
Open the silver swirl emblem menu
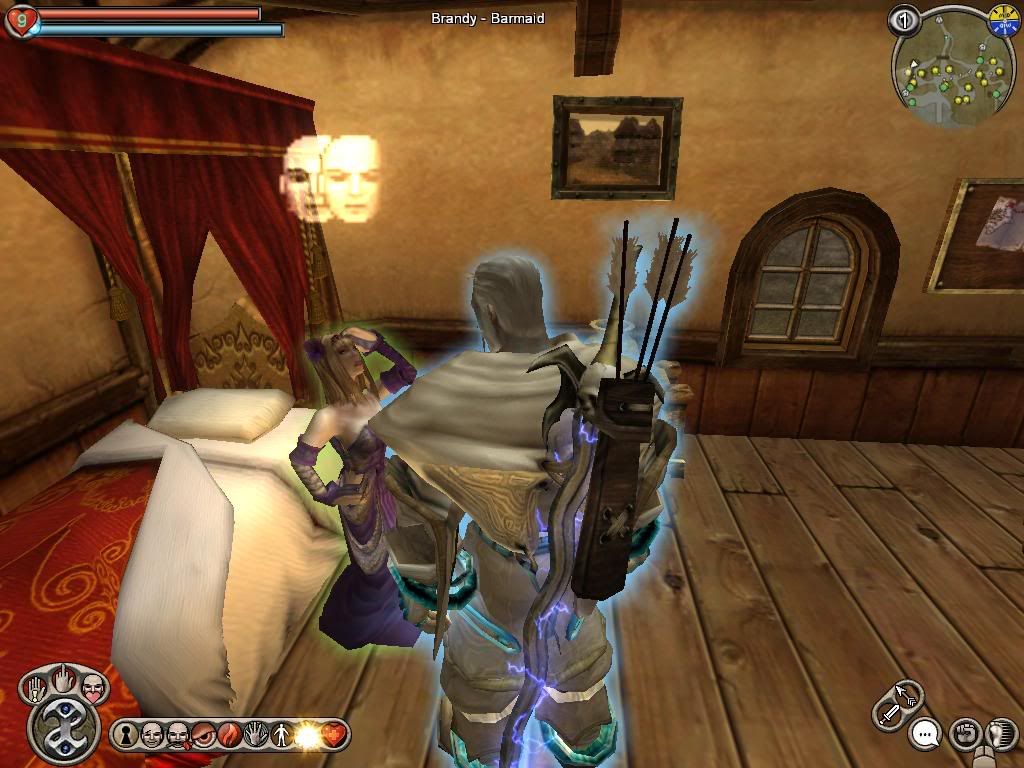[x=63, y=729]
